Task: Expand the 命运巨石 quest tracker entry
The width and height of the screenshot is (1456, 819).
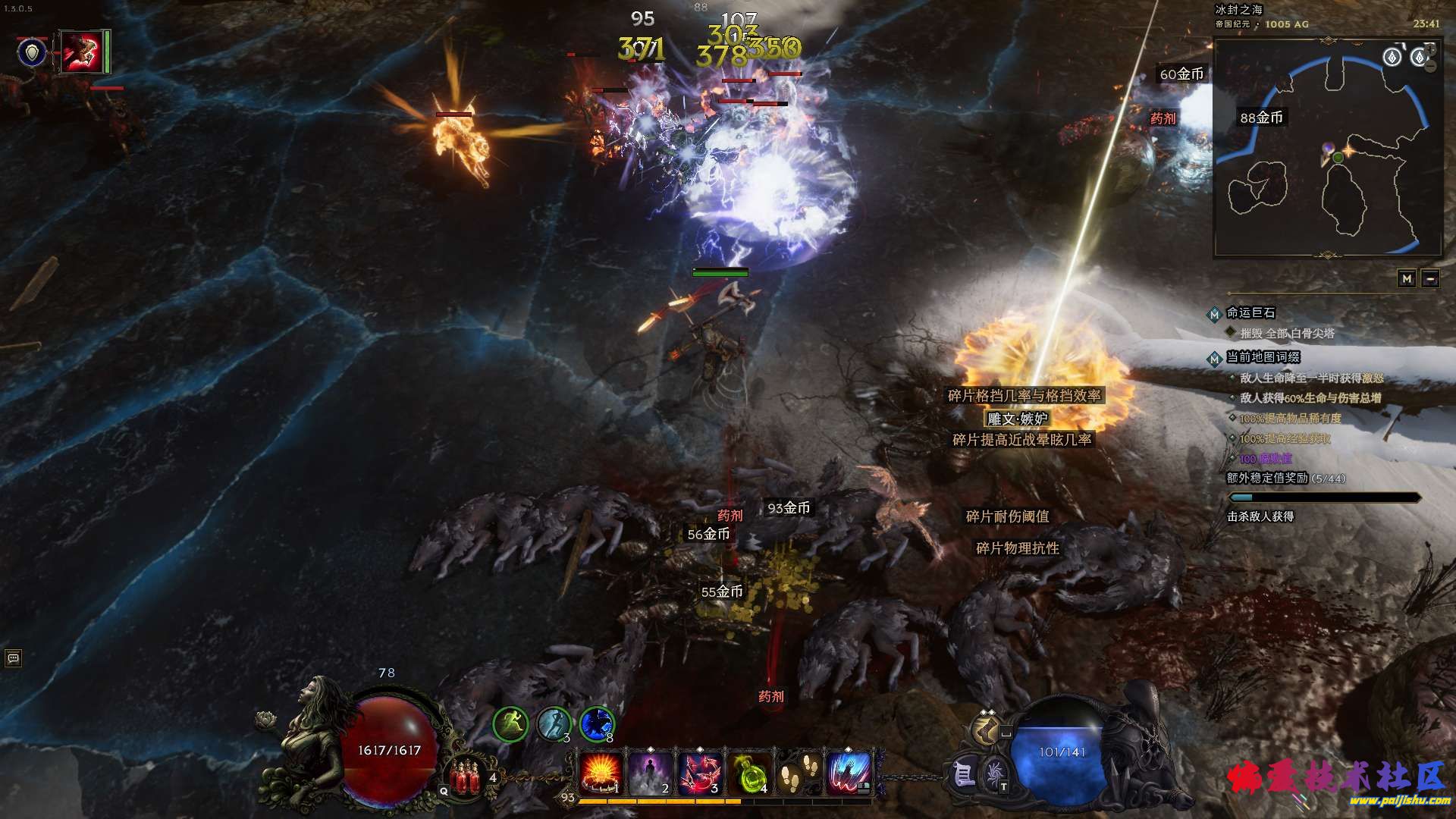Action: coord(1251,312)
